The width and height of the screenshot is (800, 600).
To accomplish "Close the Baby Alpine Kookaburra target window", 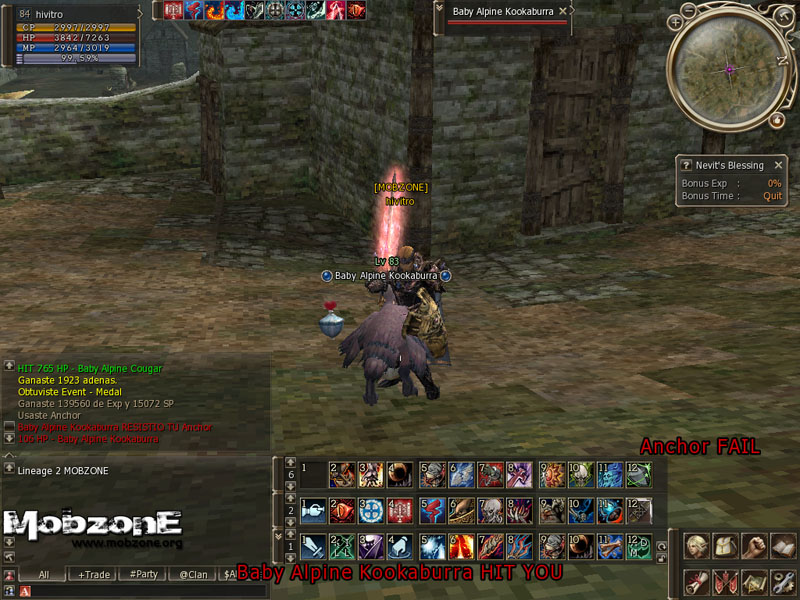I will pyautogui.click(x=563, y=11).
